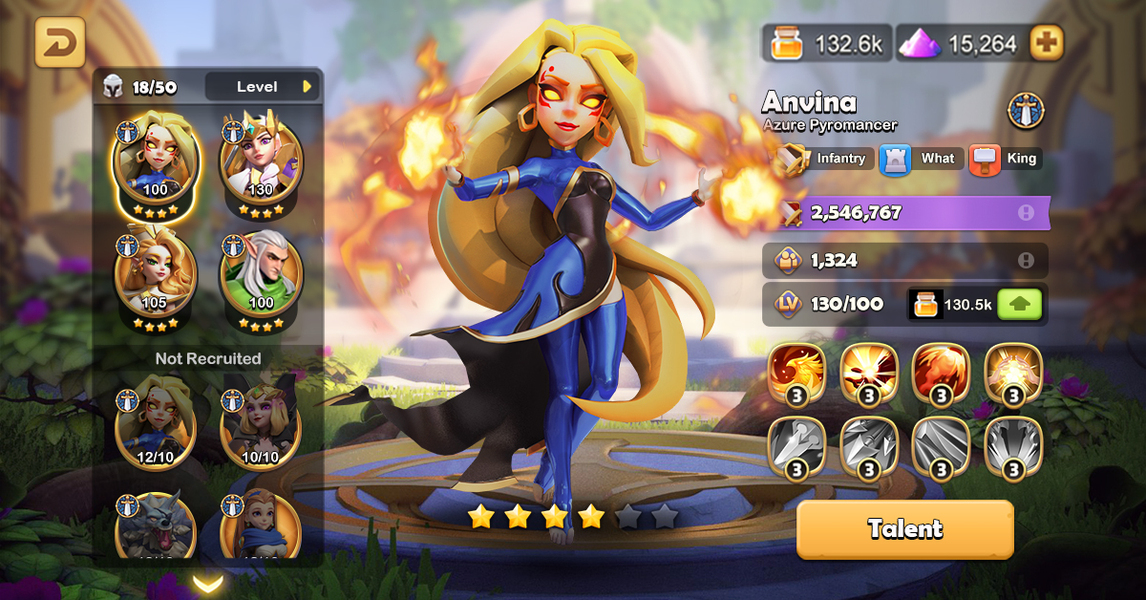Image resolution: width=1146 pixels, height=600 pixels.
Task: View the phoenix fire skill
Action: 797,374
